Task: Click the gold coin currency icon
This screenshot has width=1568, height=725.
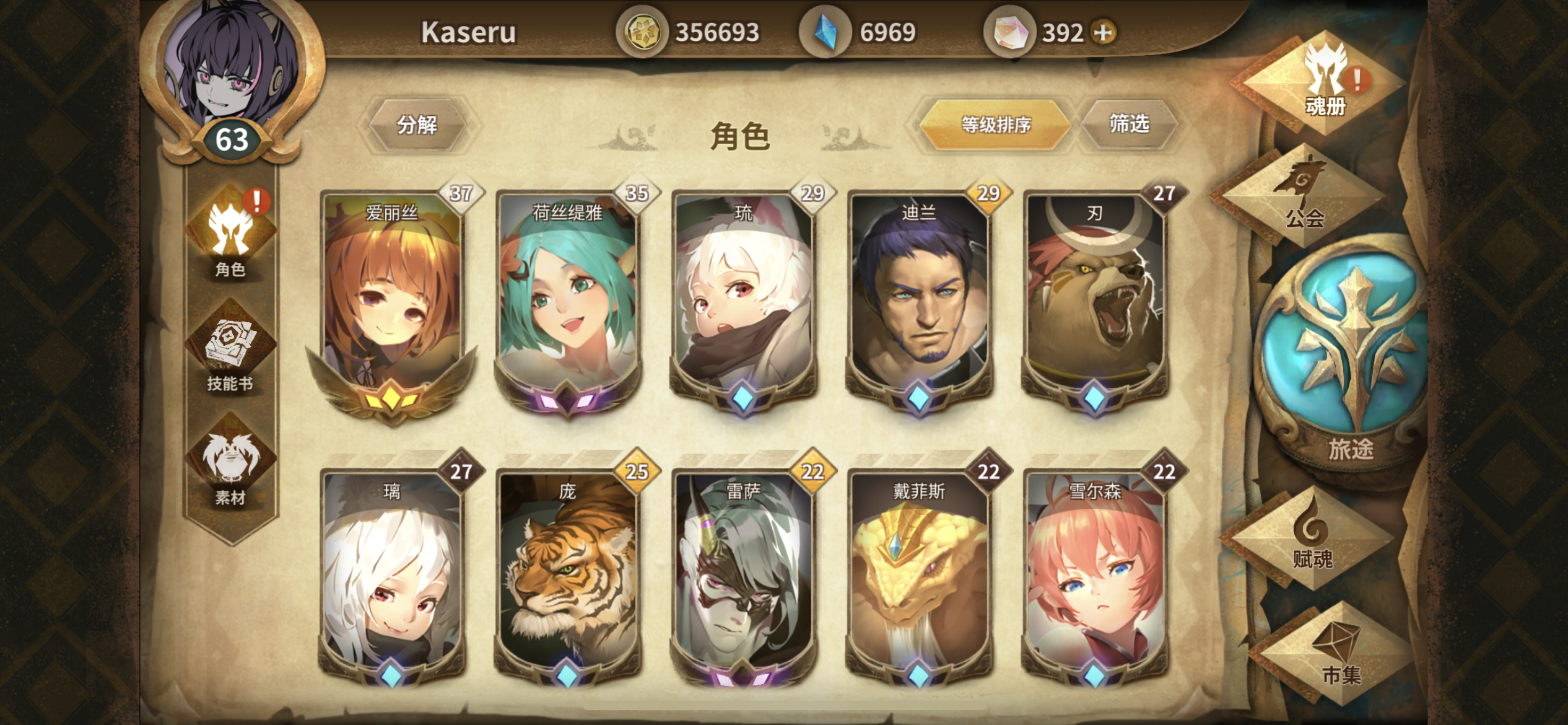Action: coord(644,30)
